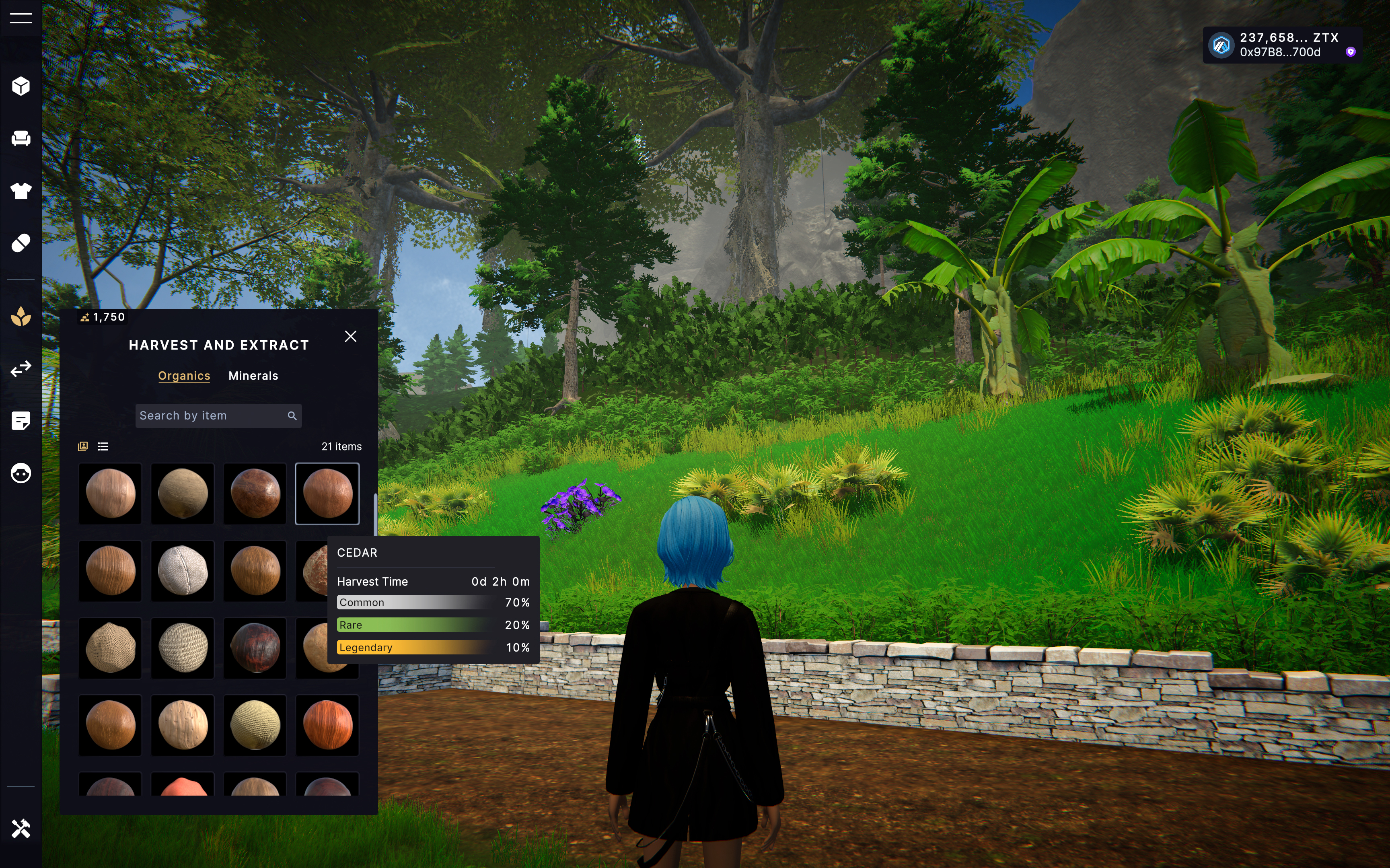Open the hamburger menu
The height and width of the screenshot is (868, 1390).
point(21,19)
